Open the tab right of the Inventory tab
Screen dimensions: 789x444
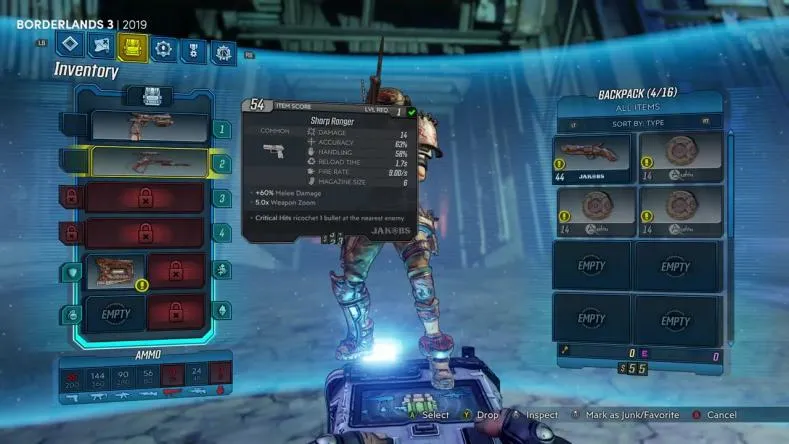pos(162,47)
